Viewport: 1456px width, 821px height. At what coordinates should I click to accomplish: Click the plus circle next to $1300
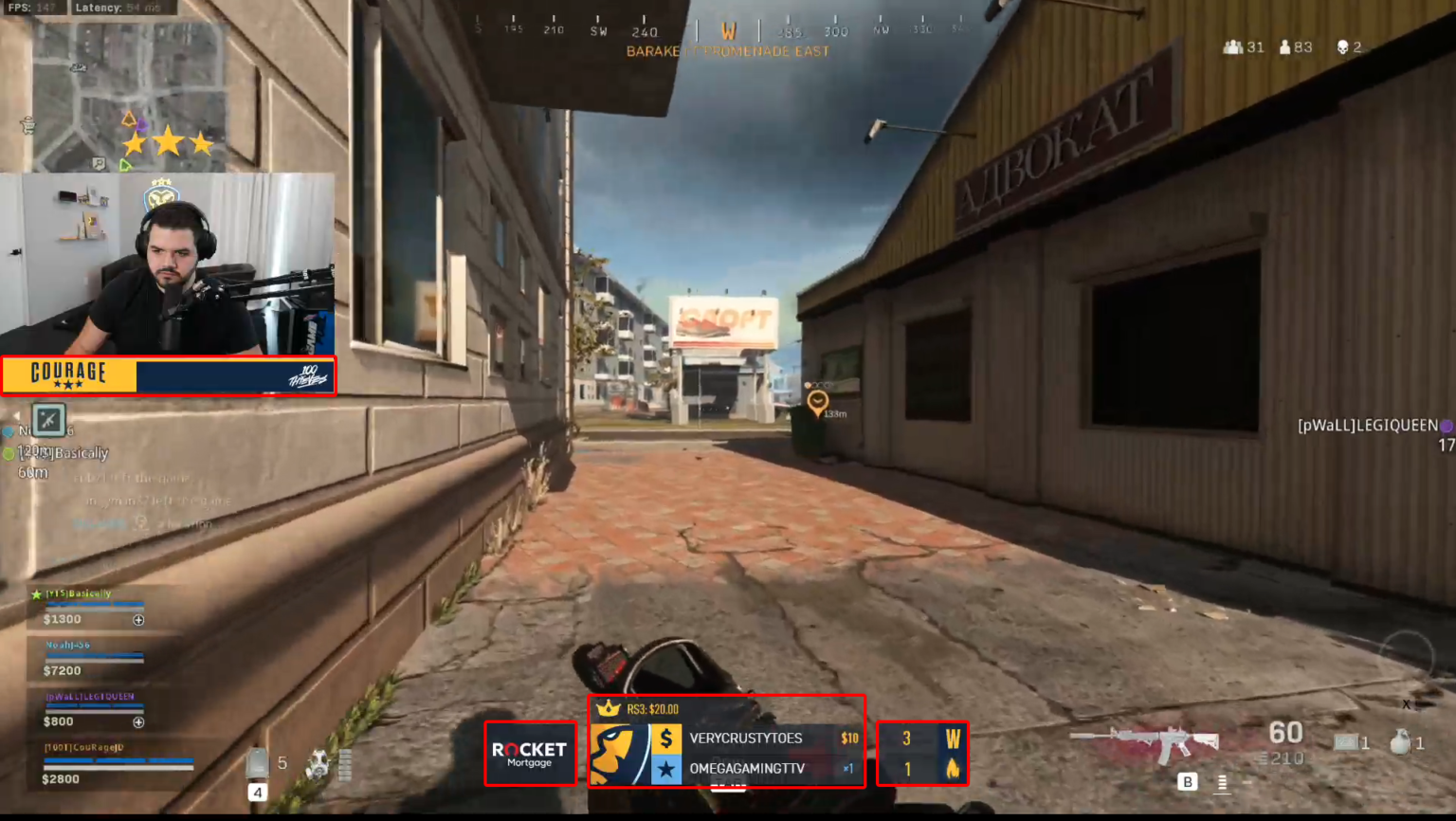coord(140,619)
